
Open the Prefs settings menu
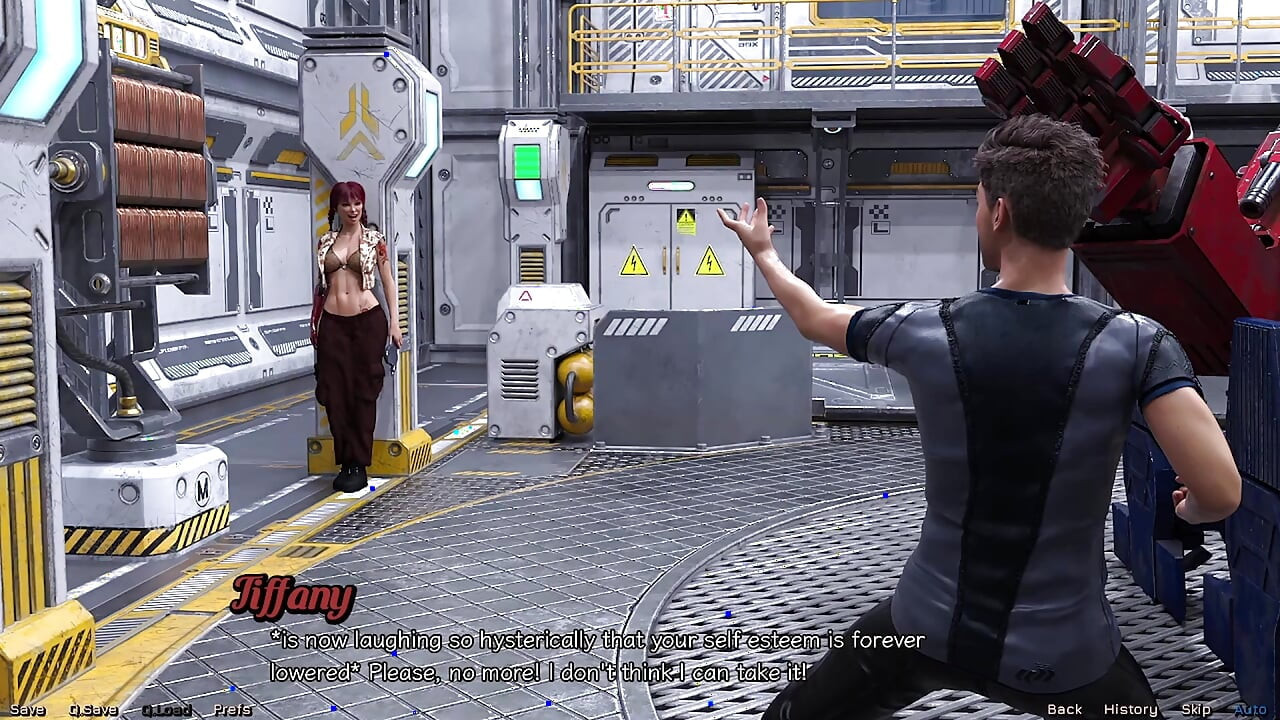[232, 710]
